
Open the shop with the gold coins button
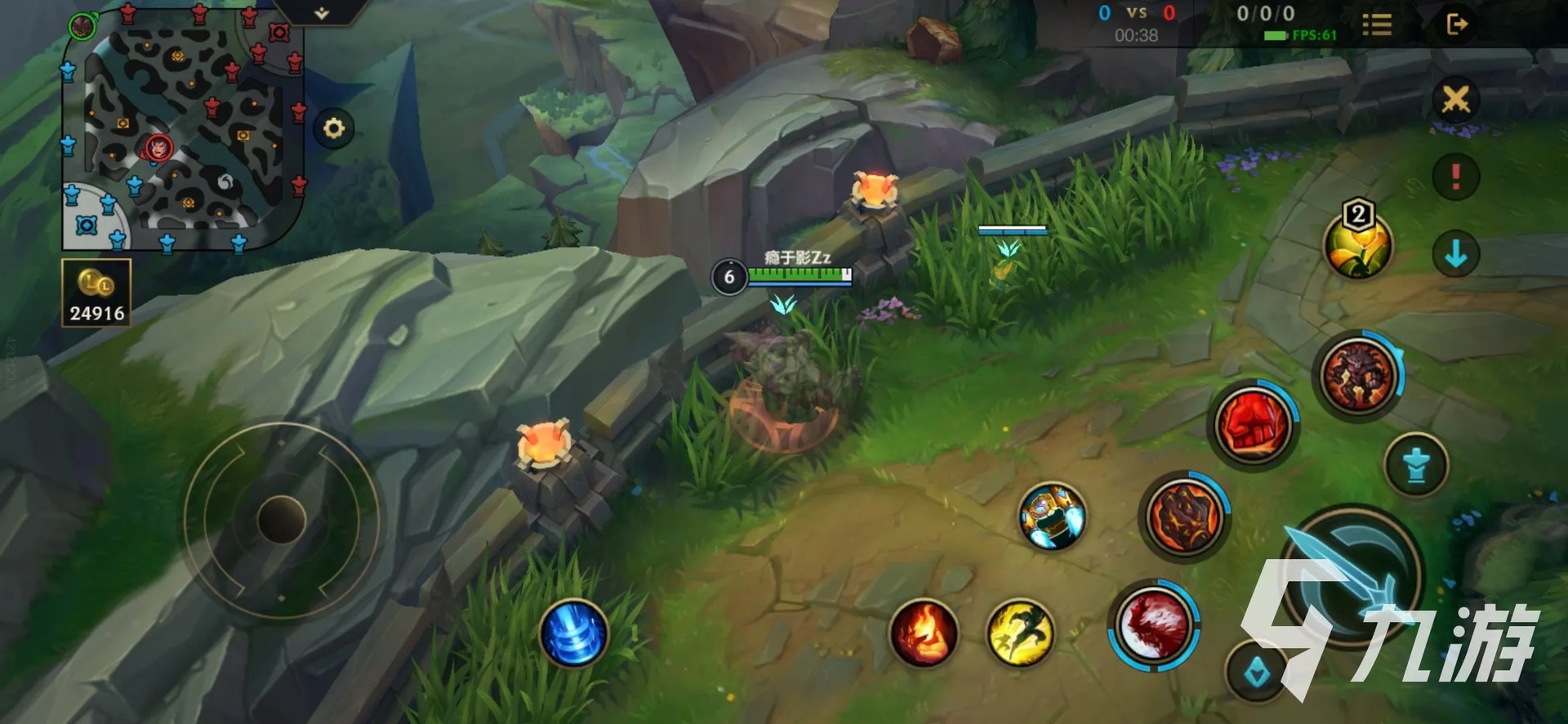click(x=96, y=293)
